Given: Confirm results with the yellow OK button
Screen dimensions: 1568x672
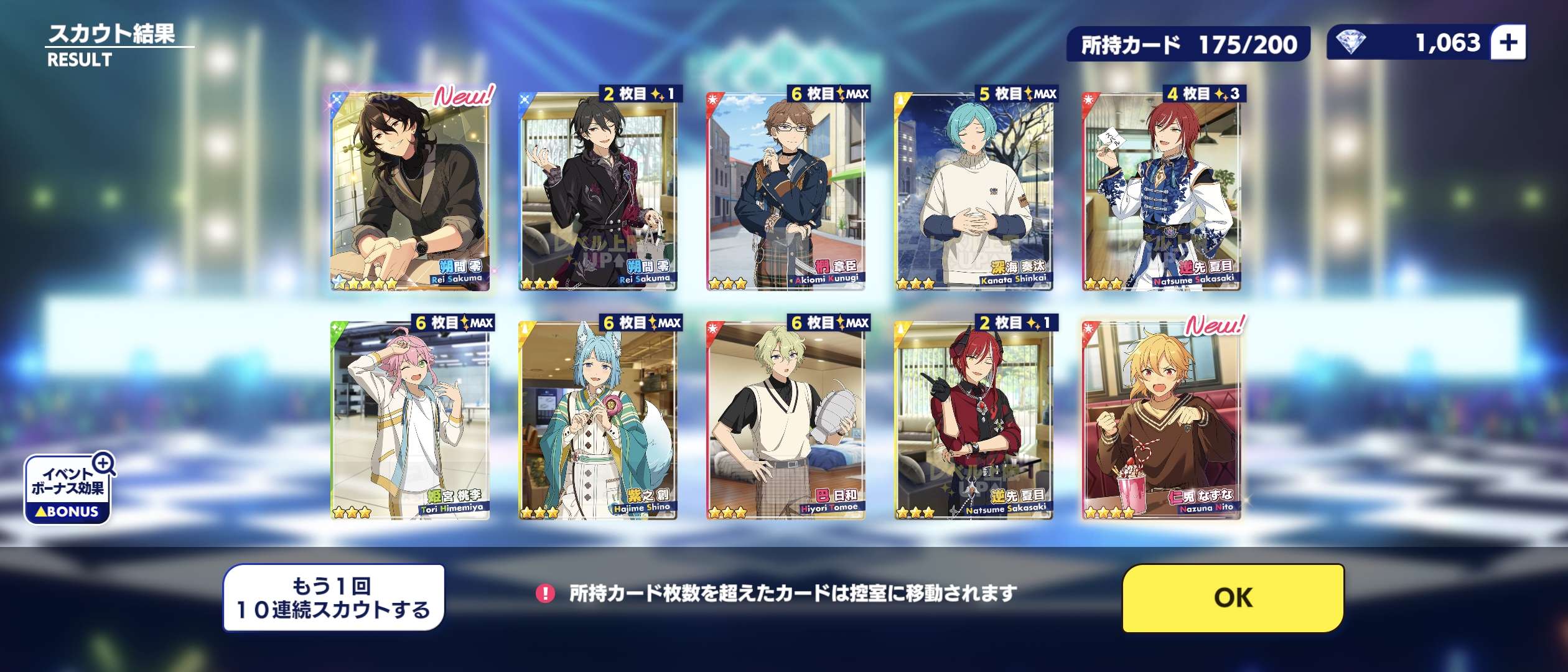Looking at the screenshot, I should tap(1233, 597).
